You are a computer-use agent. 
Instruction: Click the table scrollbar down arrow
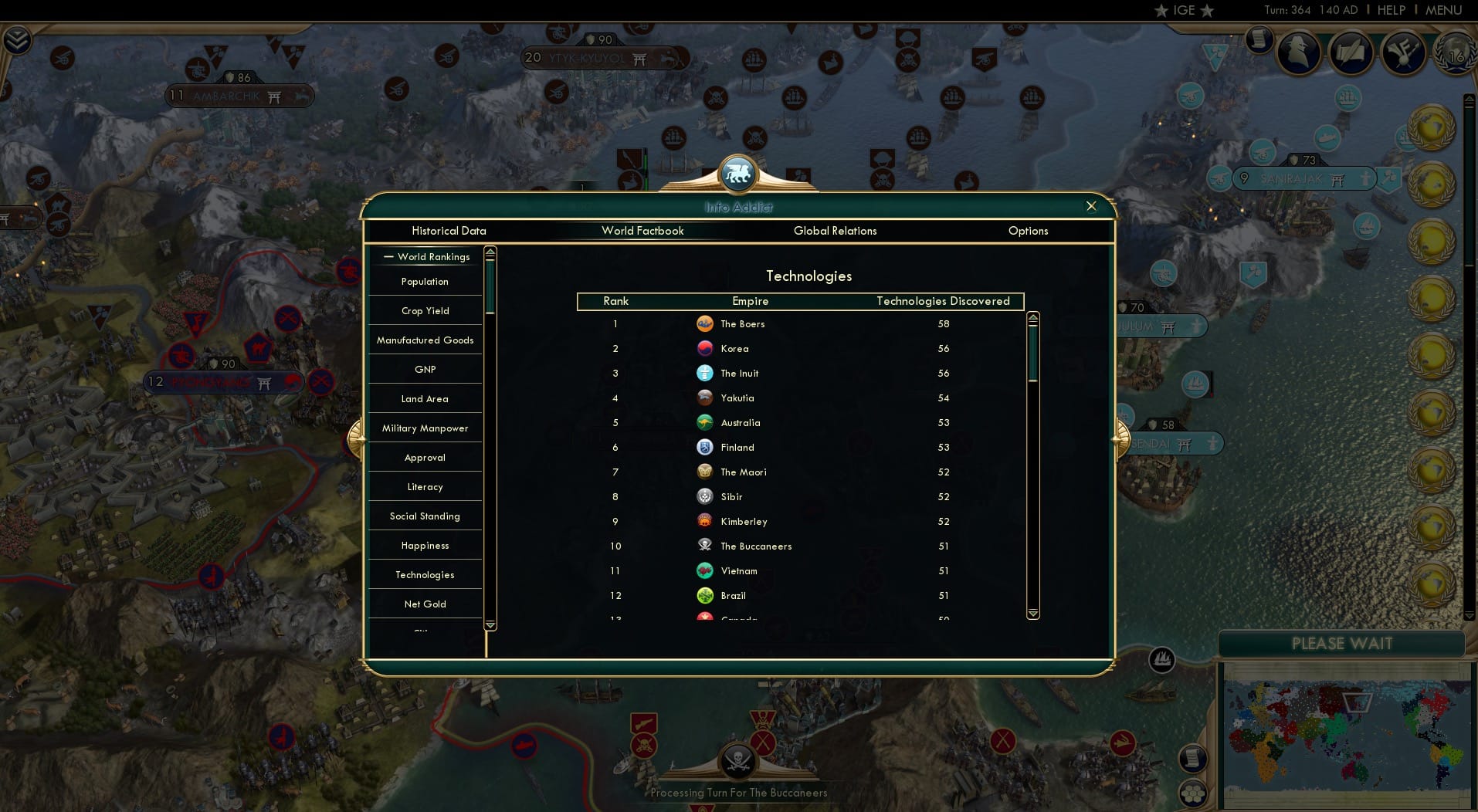click(1032, 614)
